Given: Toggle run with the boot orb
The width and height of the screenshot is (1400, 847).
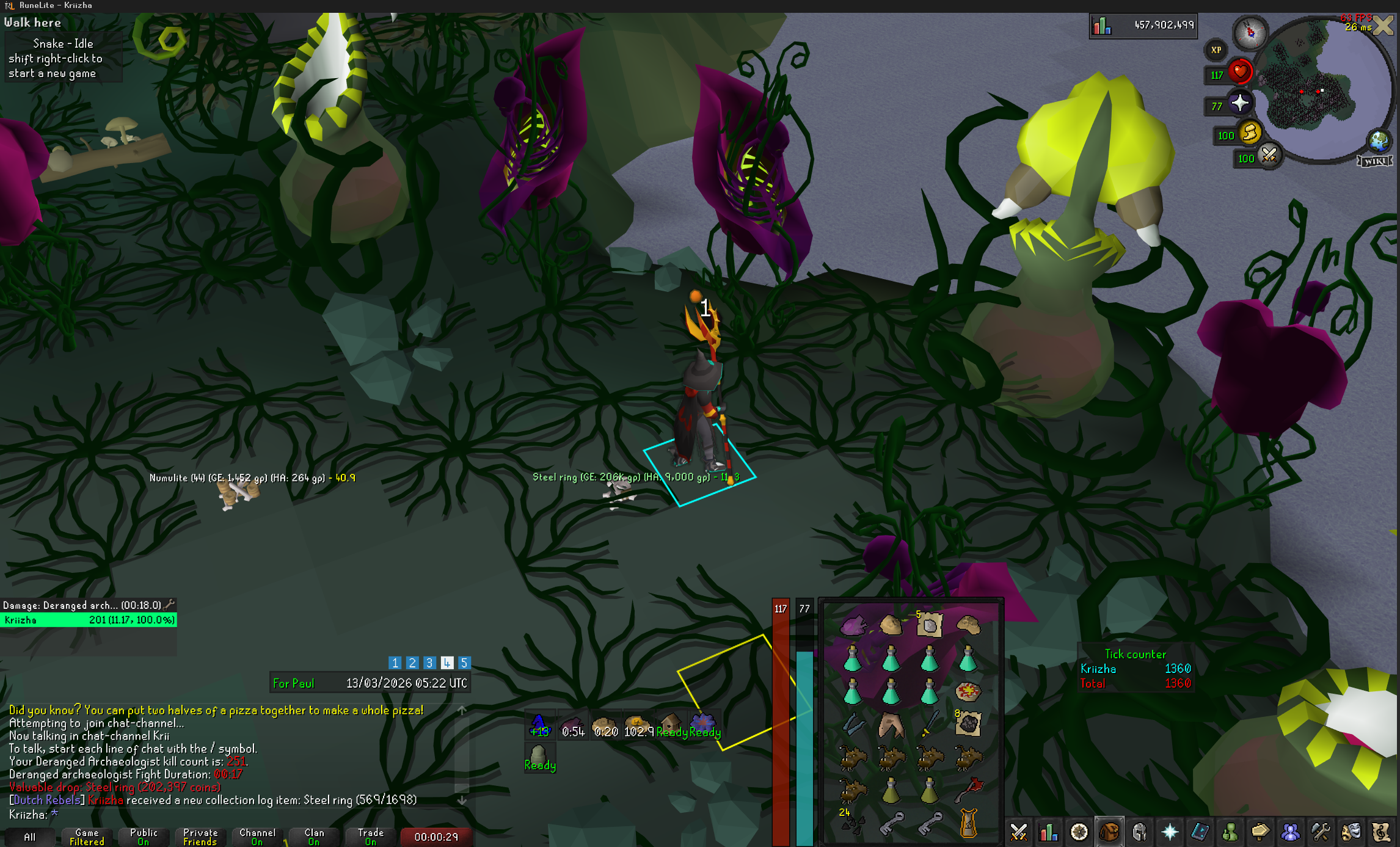Looking at the screenshot, I should 1250,133.
